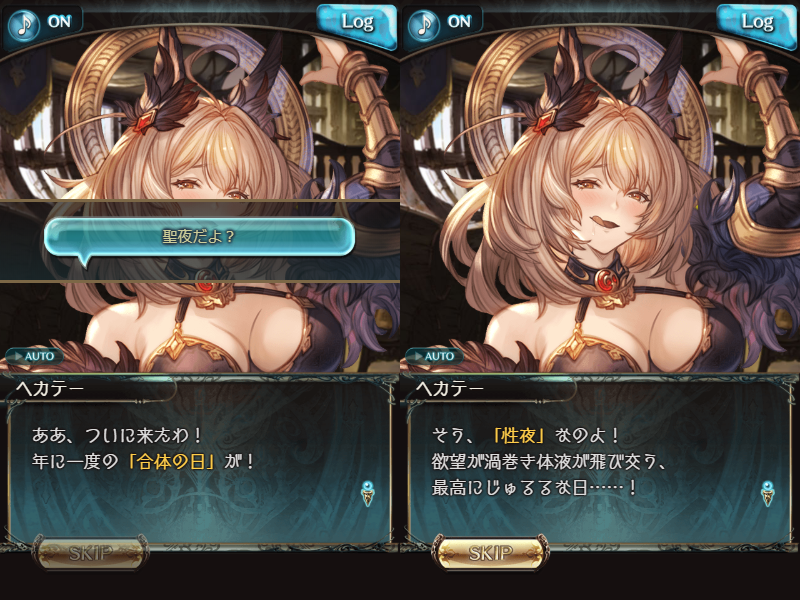Click the dimmed SKIP button

coord(90,552)
